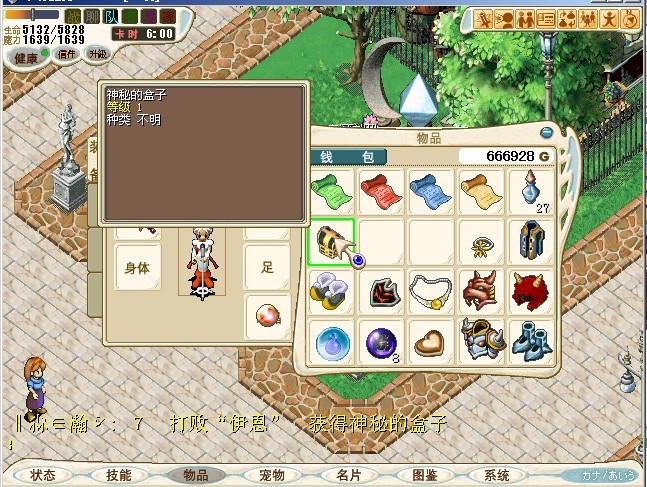Select the green scroll item
The height and width of the screenshot is (487, 647).
[x=331, y=190]
